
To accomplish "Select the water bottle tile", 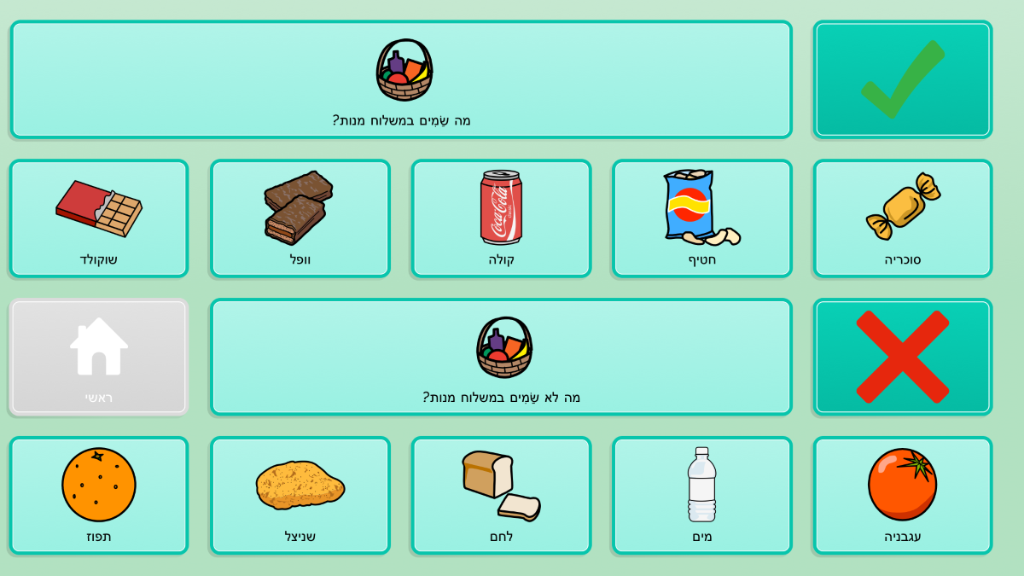I will 702,495.
